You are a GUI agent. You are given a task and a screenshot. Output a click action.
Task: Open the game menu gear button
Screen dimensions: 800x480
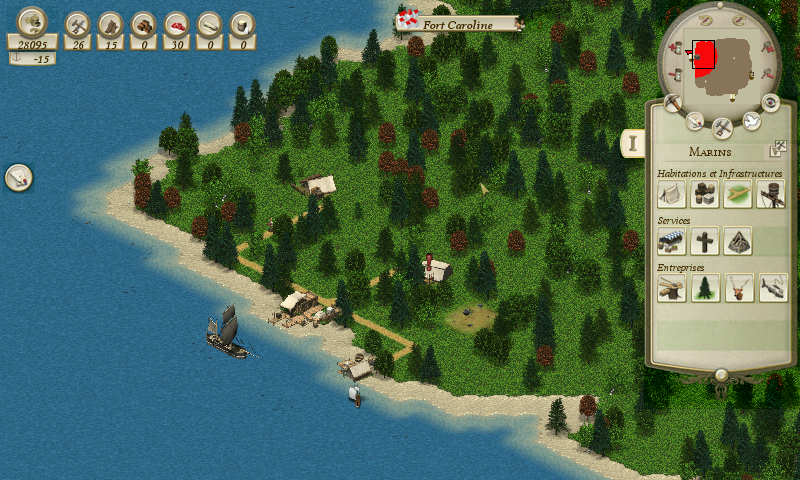coord(771,102)
